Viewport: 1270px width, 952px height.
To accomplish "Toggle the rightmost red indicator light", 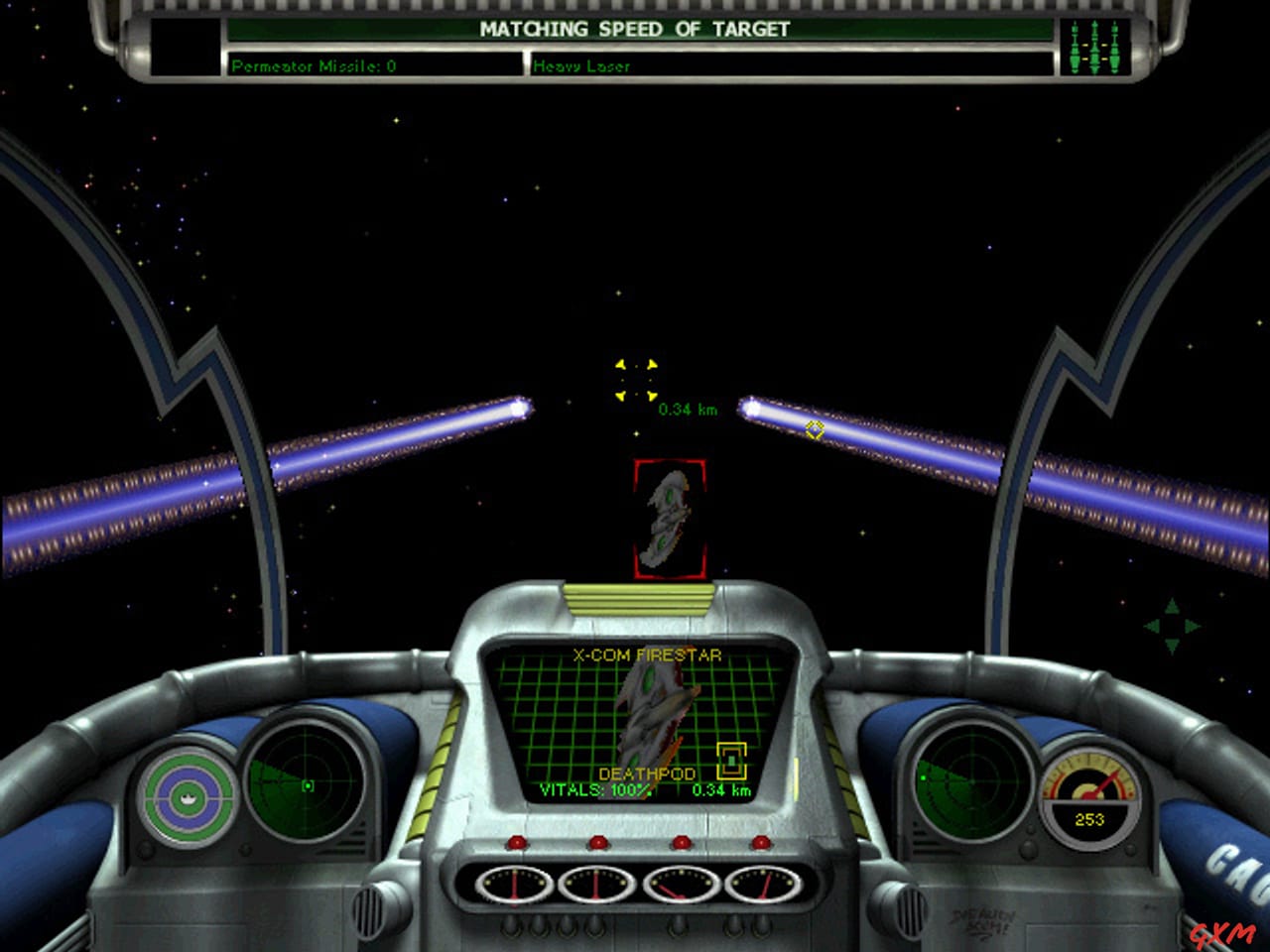I will pos(764,841).
